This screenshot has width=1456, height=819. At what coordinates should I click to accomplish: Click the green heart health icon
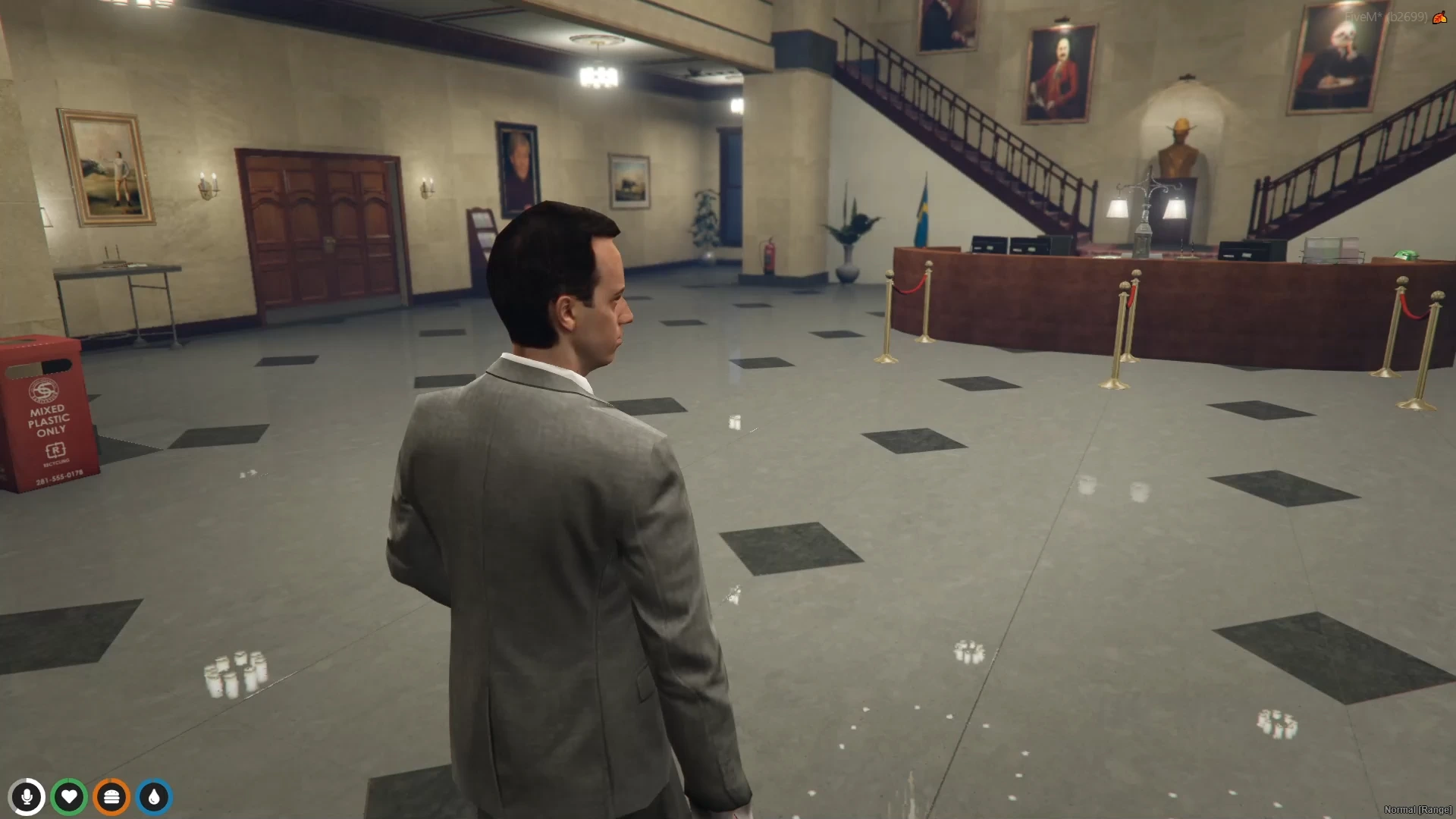(x=70, y=796)
